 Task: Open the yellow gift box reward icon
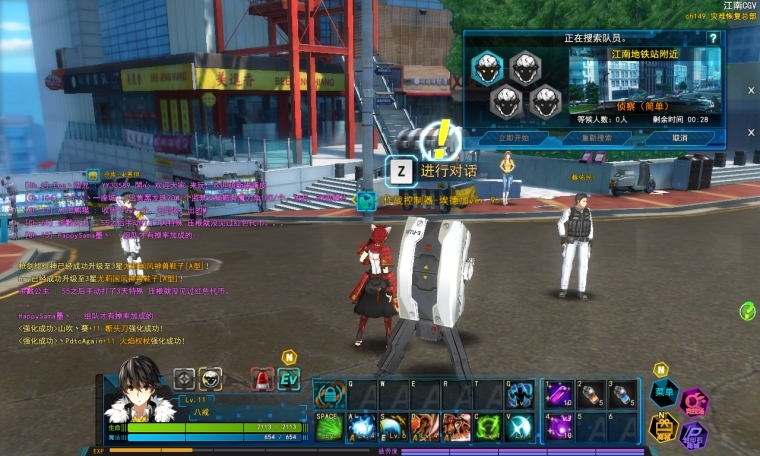click(x=664, y=427)
